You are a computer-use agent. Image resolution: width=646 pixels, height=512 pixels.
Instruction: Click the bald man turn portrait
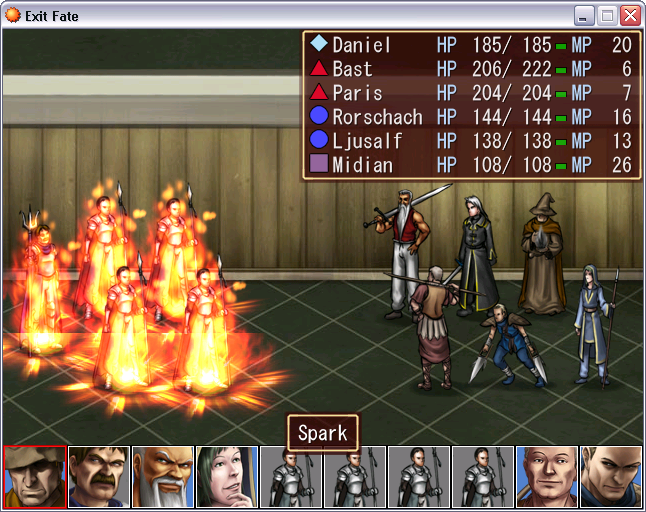pos(547,478)
